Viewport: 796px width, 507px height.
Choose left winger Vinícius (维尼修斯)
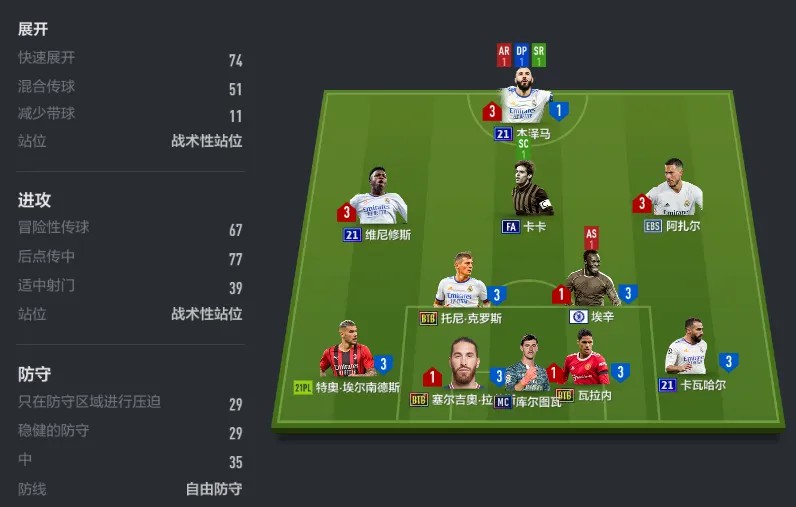[377, 199]
